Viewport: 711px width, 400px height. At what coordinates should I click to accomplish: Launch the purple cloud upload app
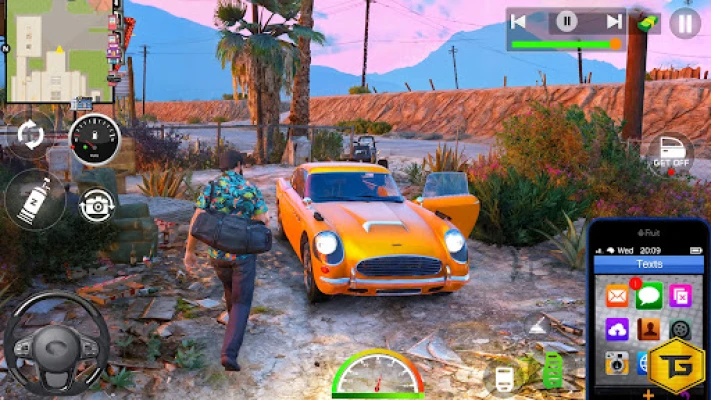click(616, 329)
